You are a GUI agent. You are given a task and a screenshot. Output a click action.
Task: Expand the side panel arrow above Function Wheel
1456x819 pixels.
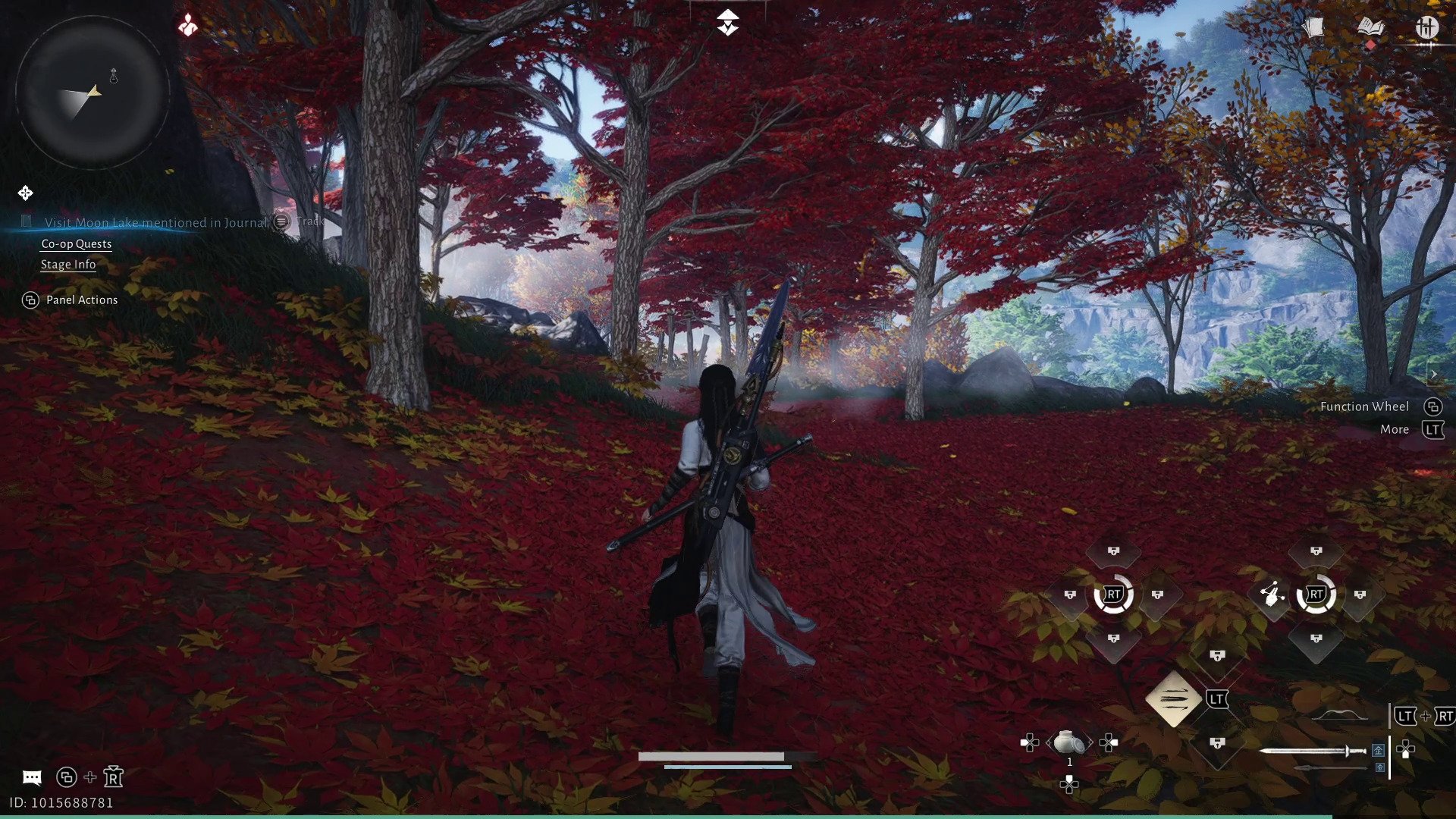1433,375
